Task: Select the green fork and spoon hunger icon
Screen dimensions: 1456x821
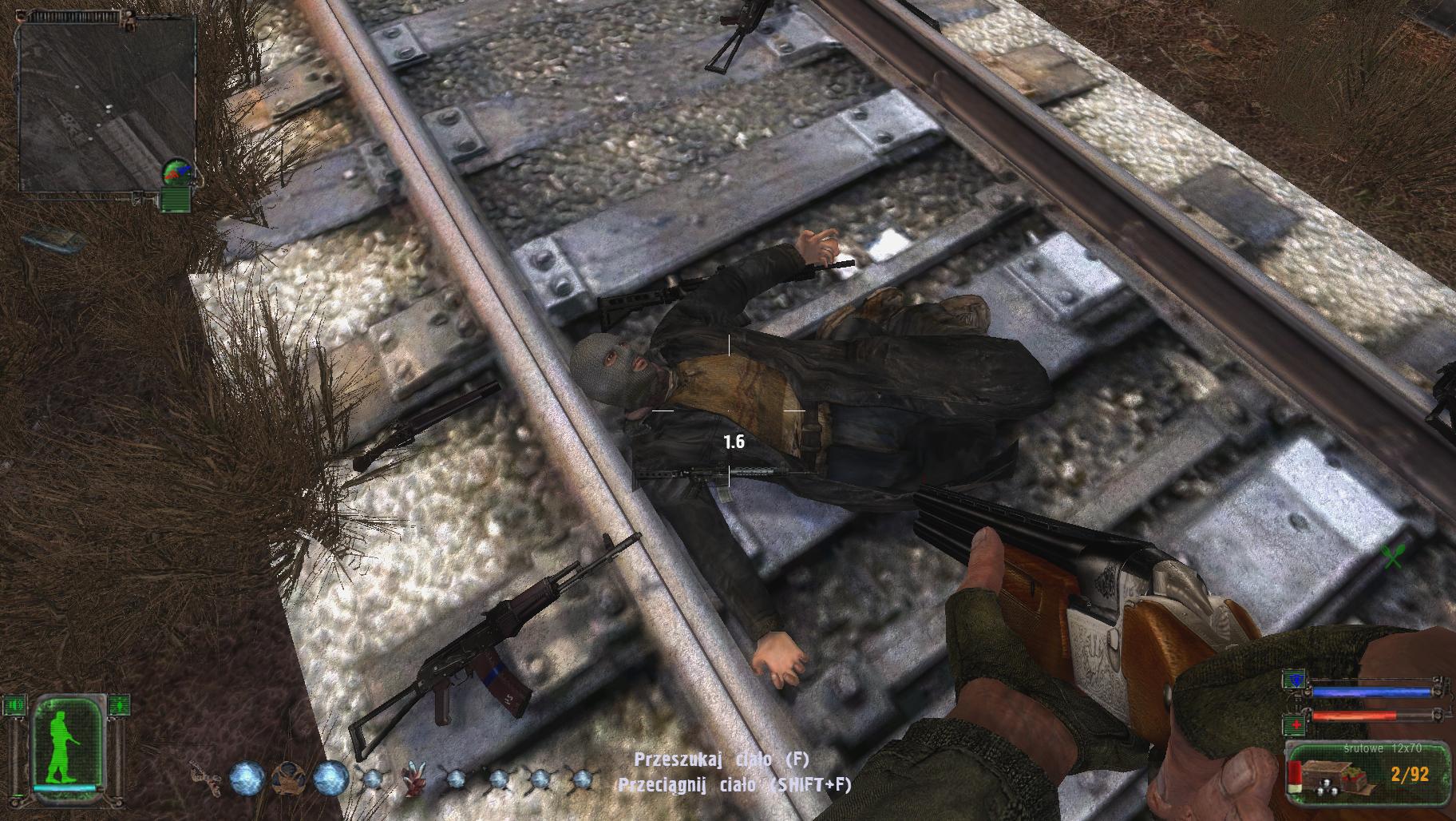Action: tap(1393, 555)
